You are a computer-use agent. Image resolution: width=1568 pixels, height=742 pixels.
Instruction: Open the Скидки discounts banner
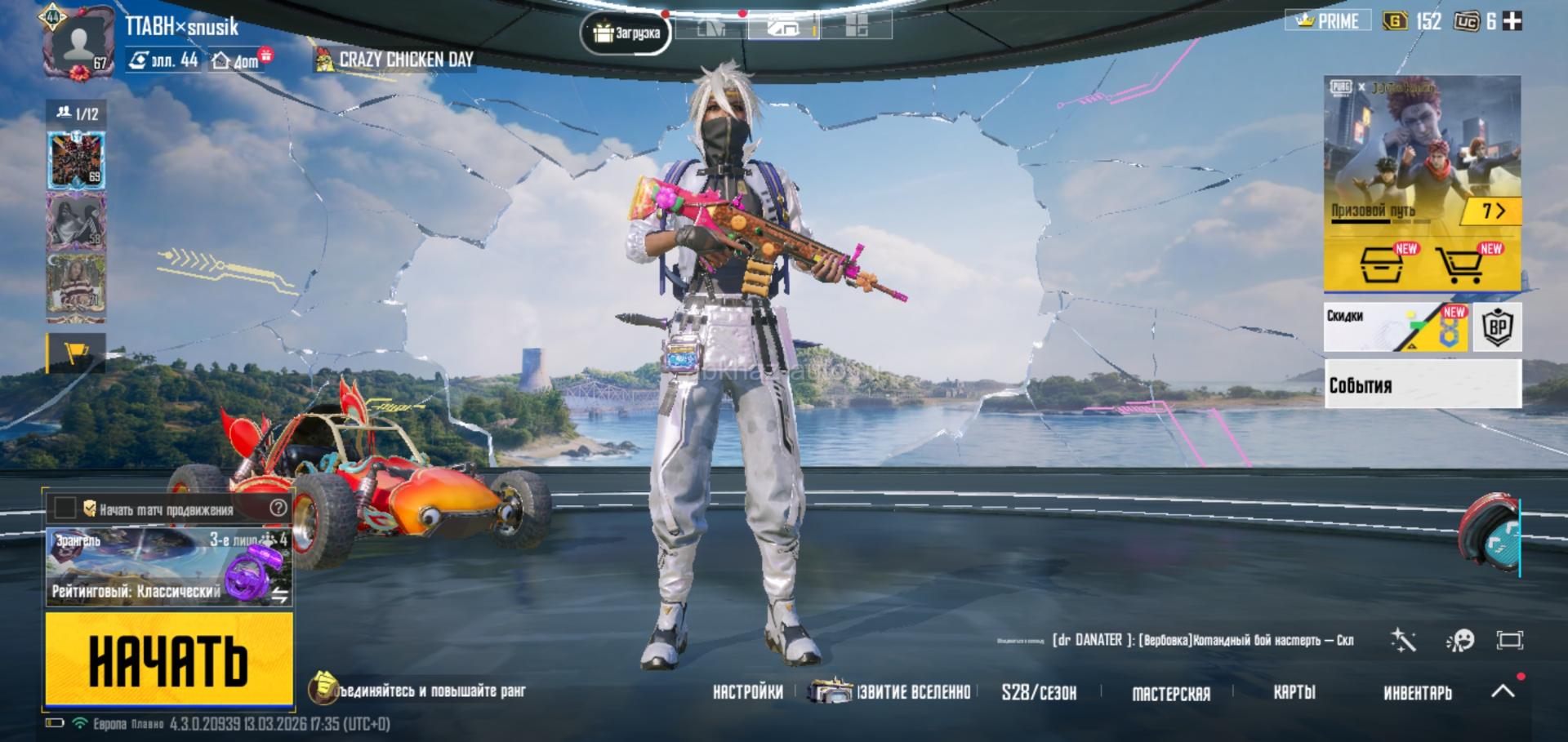click(1396, 327)
